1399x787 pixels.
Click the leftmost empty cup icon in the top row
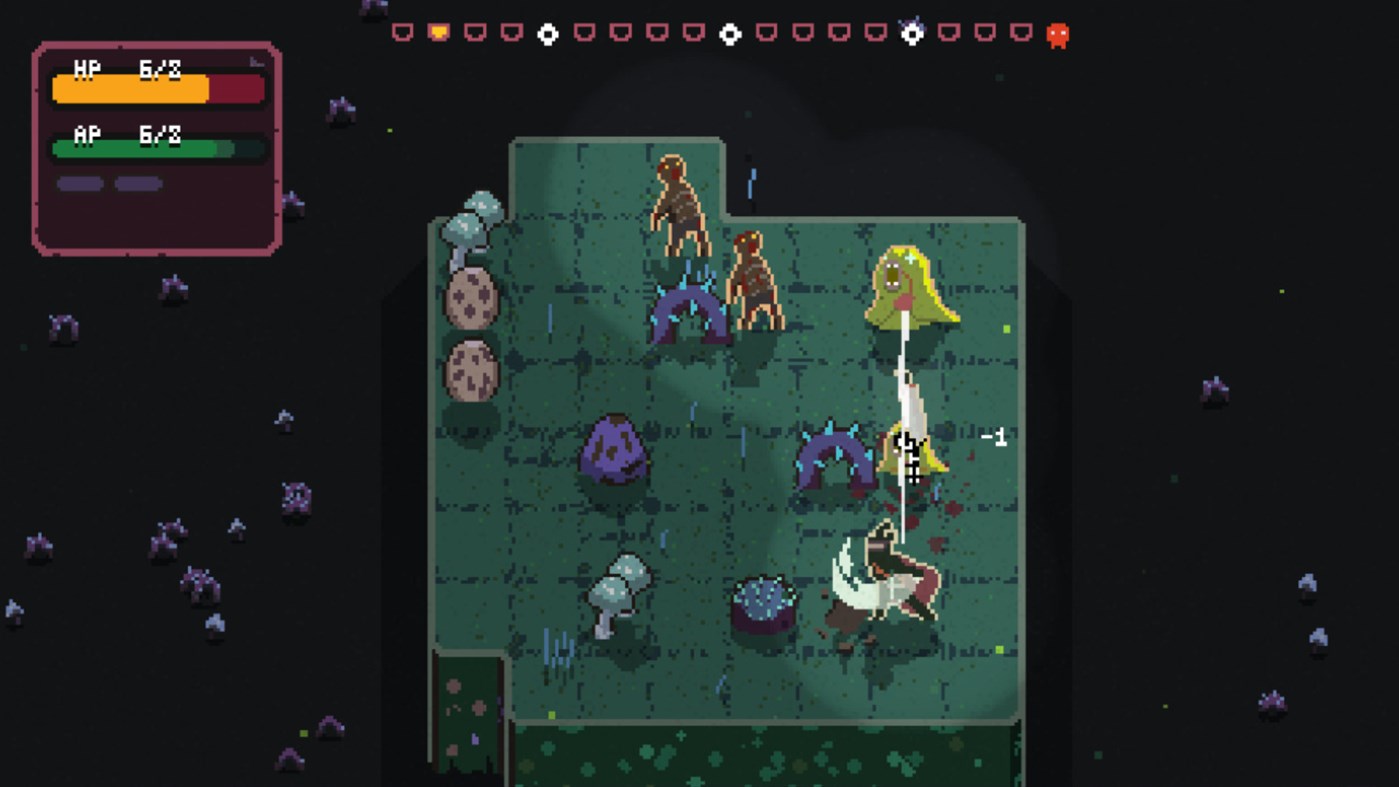coord(402,31)
